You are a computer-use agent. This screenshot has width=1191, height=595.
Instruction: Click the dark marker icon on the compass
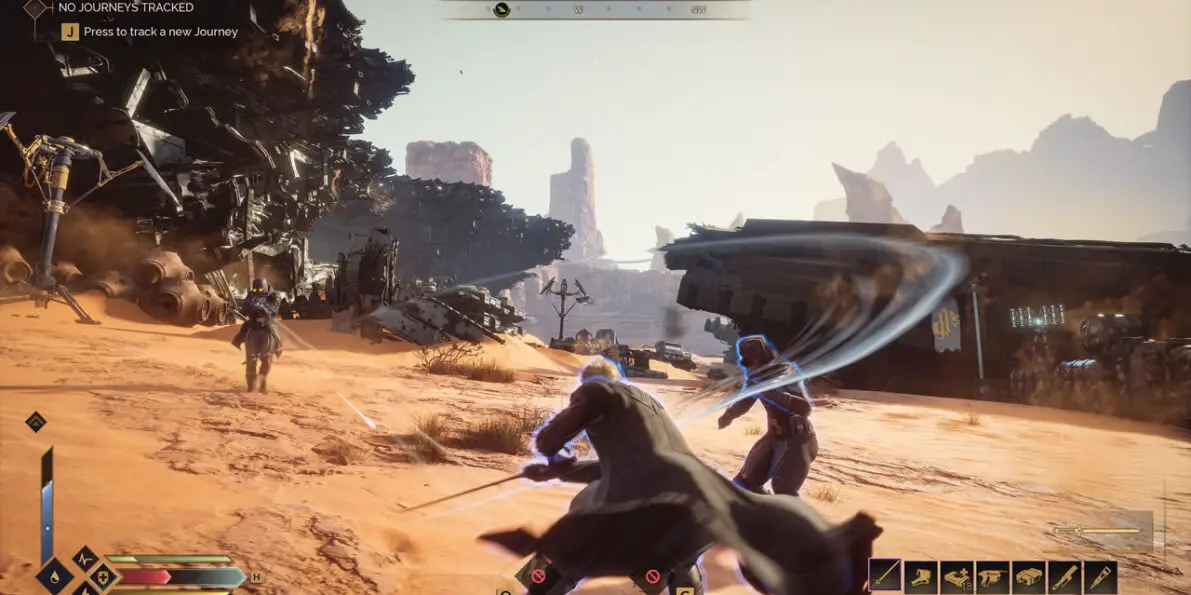point(502,10)
